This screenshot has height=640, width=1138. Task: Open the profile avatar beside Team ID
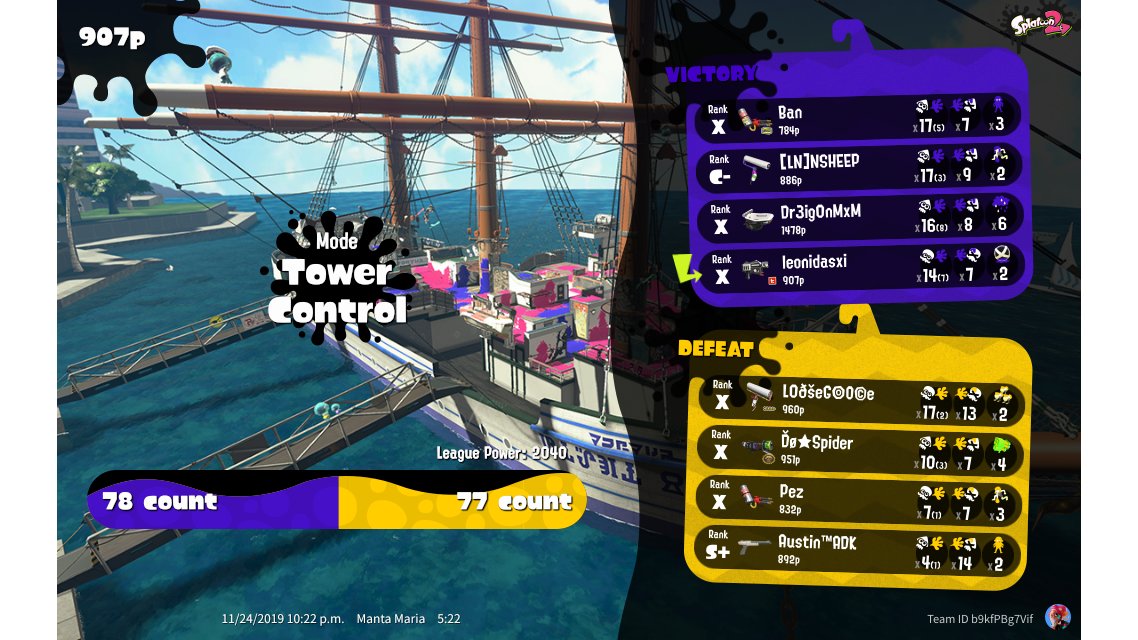click(x=1057, y=617)
